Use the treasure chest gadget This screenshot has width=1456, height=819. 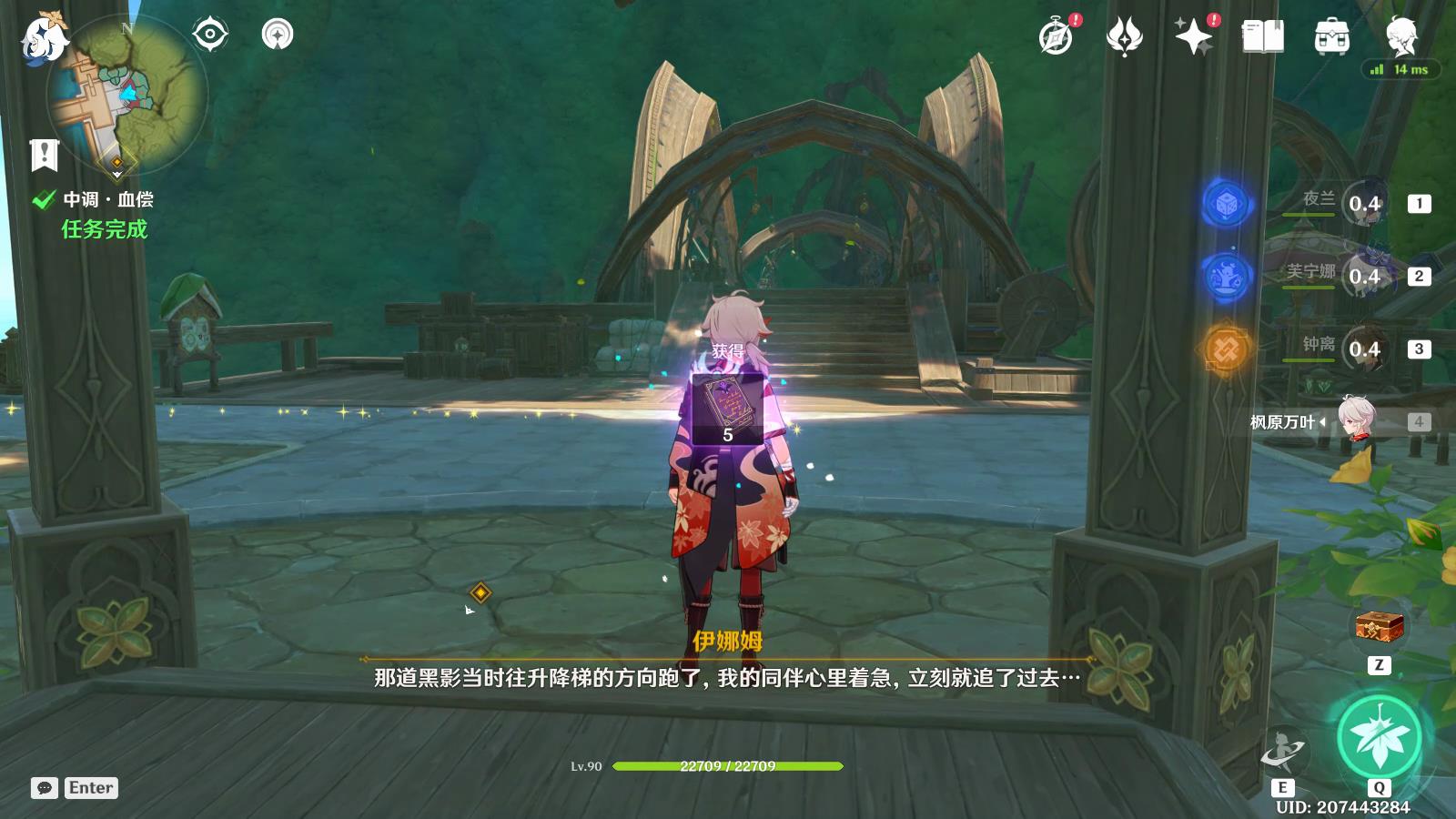click(1379, 627)
